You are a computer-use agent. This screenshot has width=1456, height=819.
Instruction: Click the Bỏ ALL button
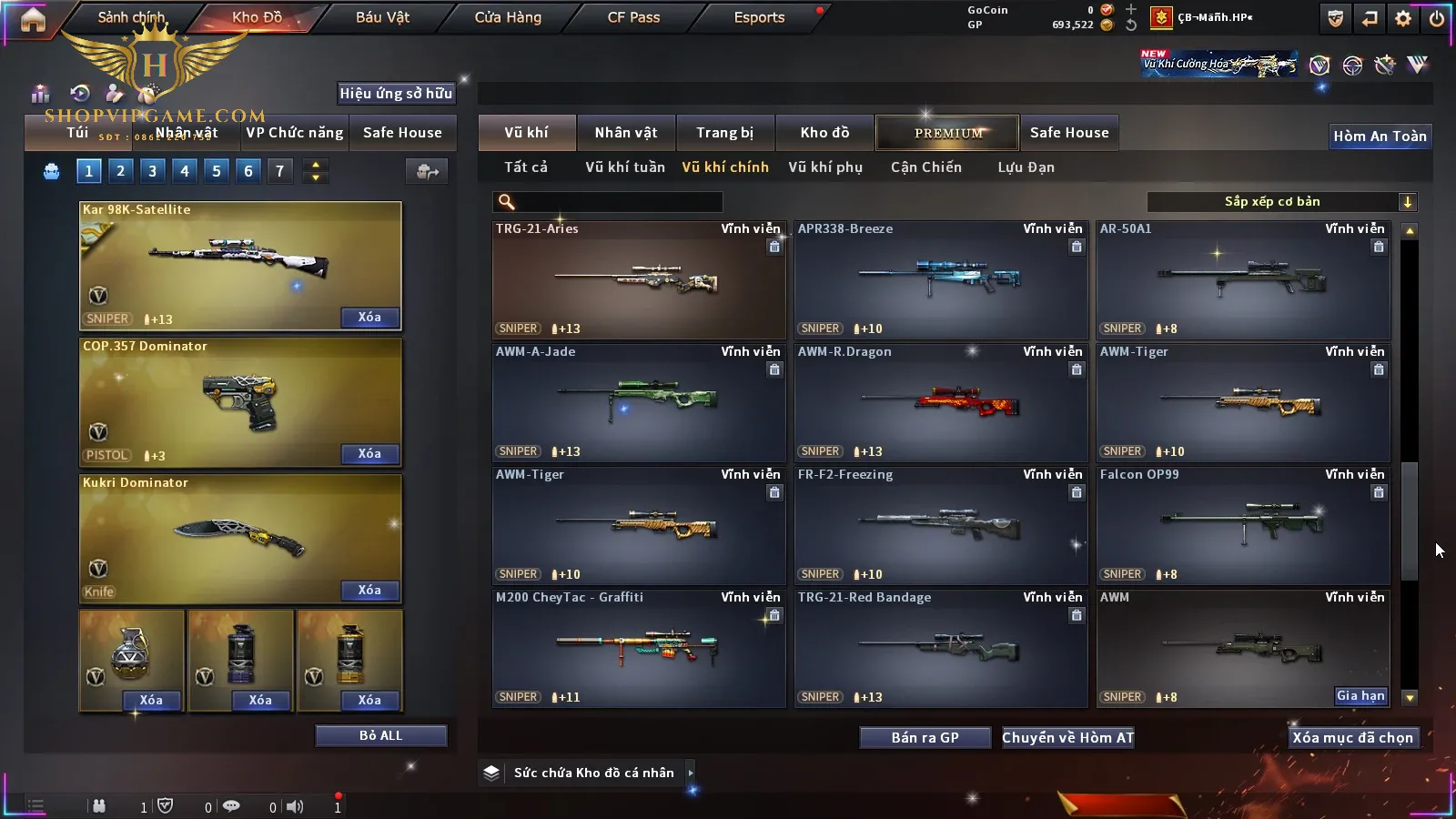click(380, 735)
